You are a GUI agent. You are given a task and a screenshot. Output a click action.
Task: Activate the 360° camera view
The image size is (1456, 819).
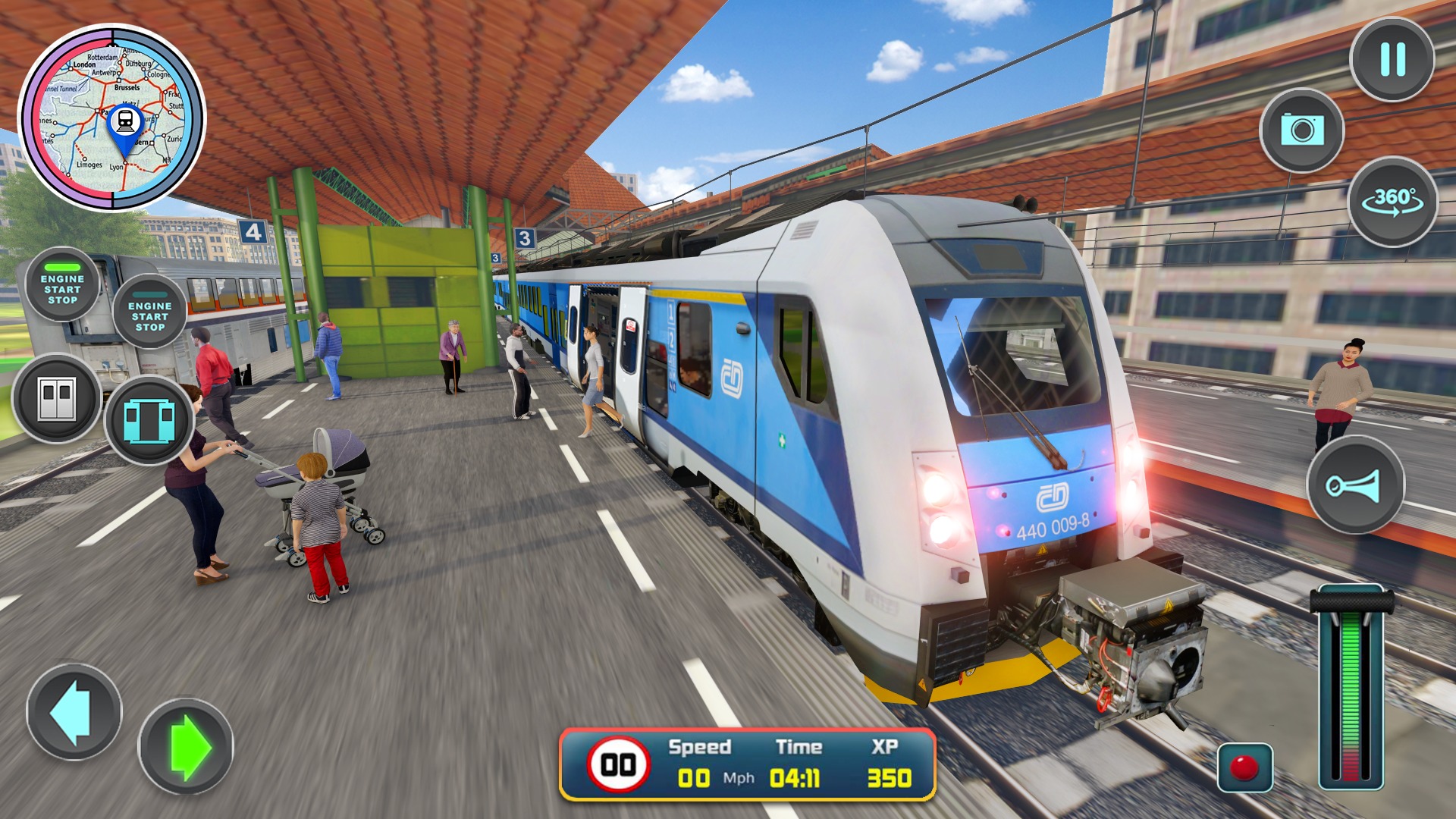1398,203
